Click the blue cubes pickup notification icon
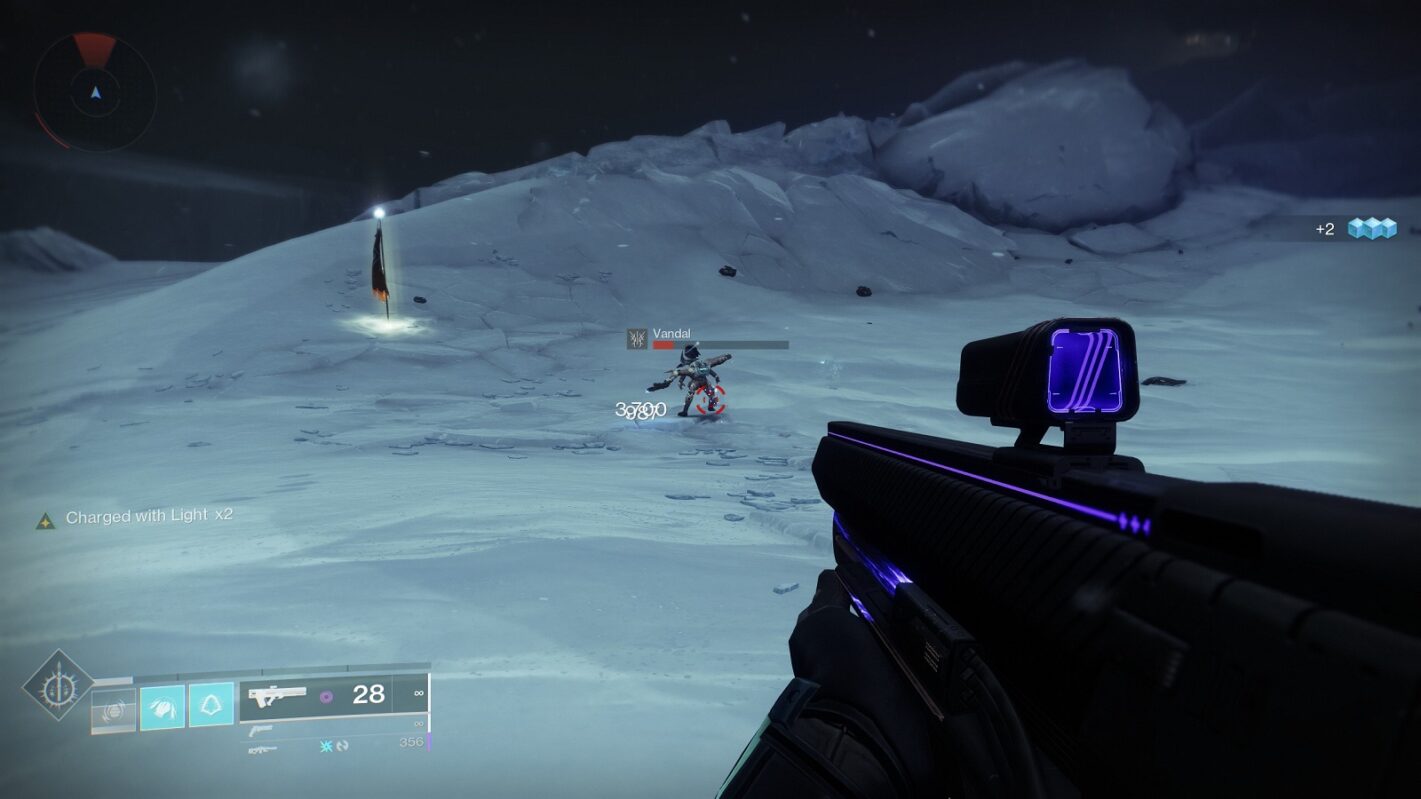 tap(1372, 229)
